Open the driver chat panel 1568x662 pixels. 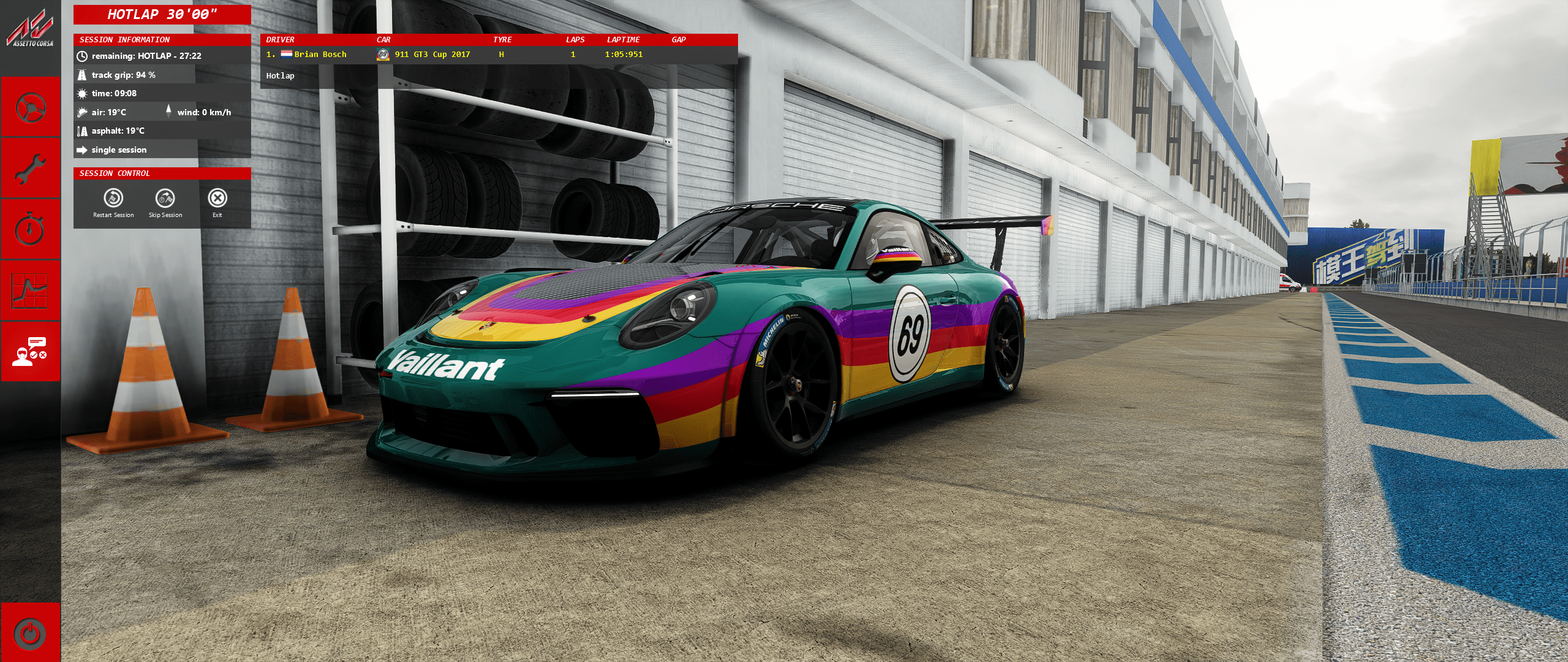tap(30, 351)
